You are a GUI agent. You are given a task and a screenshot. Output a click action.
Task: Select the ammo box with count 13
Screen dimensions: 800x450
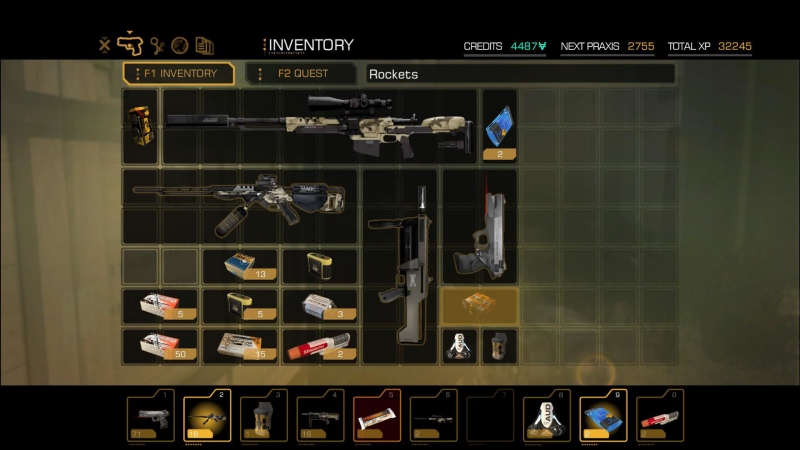pyautogui.click(x=240, y=266)
